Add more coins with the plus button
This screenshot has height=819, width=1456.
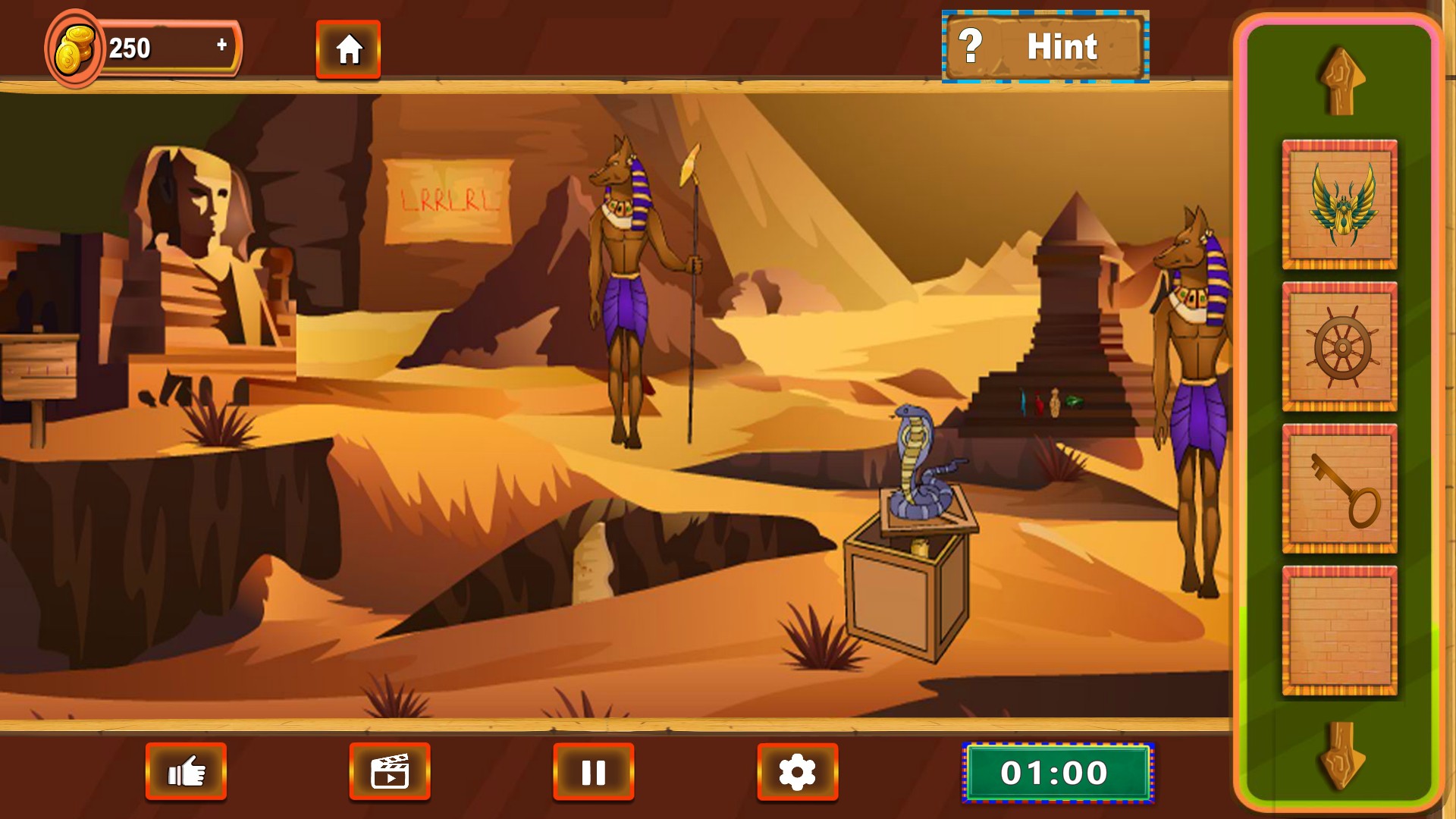pyautogui.click(x=221, y=45)
